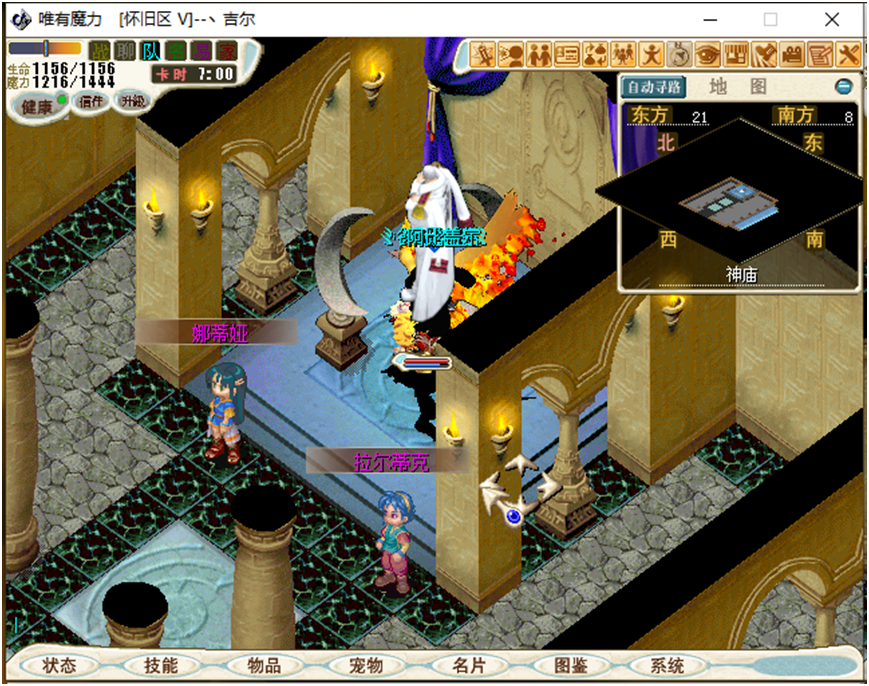Minimize the map panel with blue button

click(x=843, y=87)
